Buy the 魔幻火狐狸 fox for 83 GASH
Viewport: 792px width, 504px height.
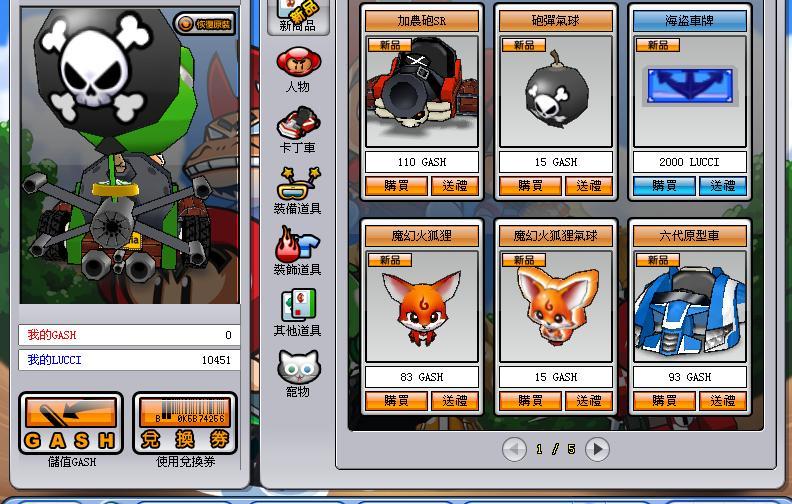click(396, 401)
